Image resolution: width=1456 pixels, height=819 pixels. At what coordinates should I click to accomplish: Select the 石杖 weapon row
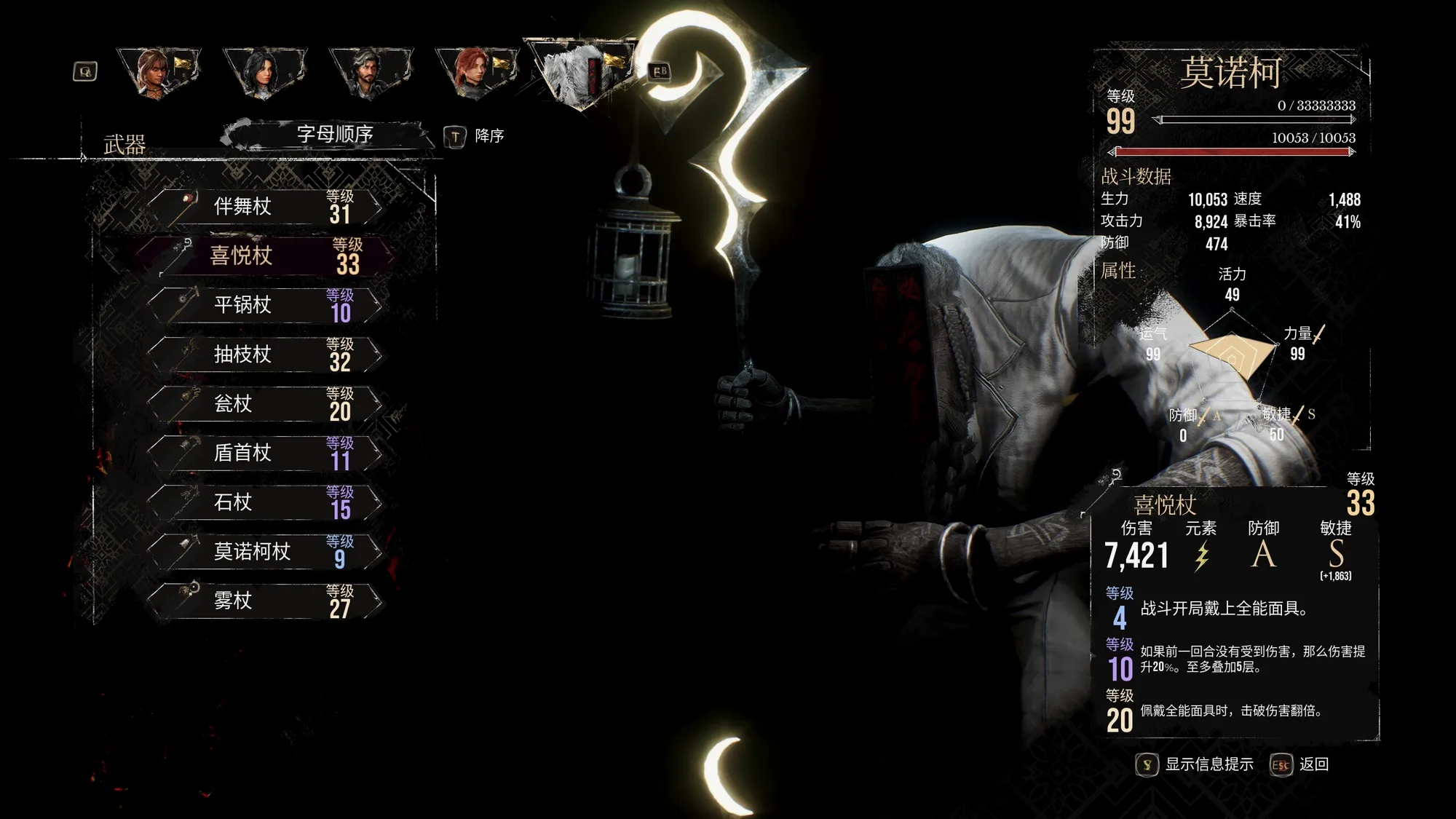266,502
